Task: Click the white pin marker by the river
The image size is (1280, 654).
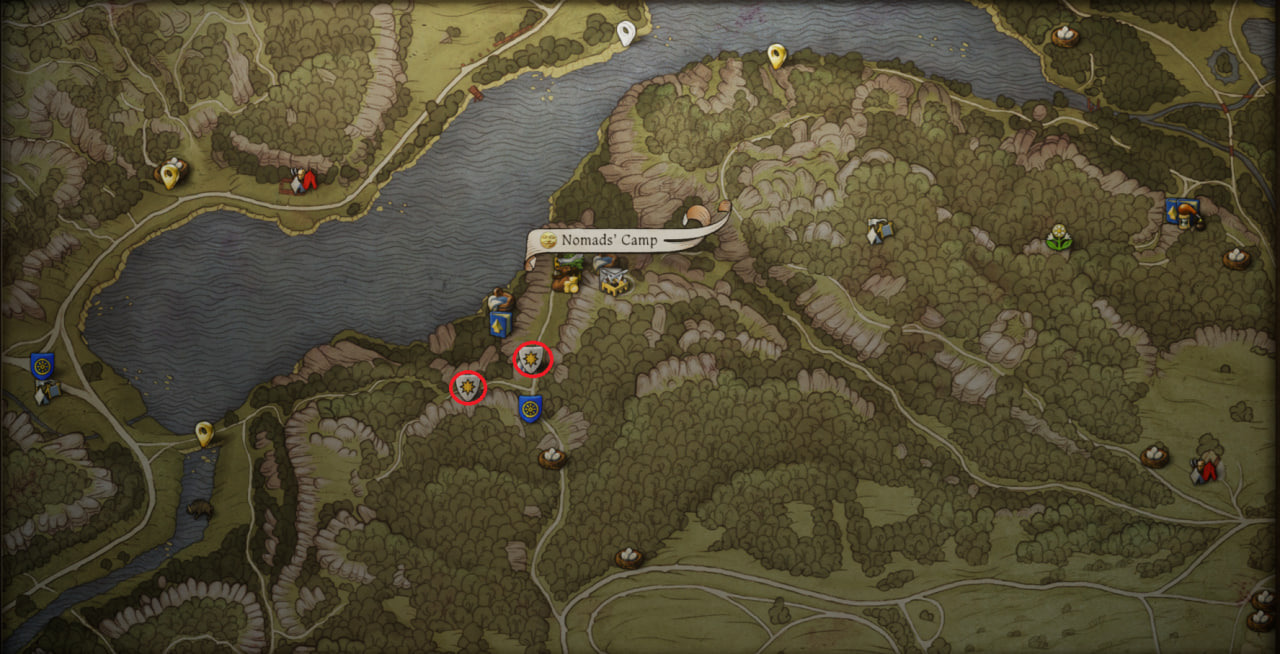Action: pyautogui.click(x=626, y=33)
